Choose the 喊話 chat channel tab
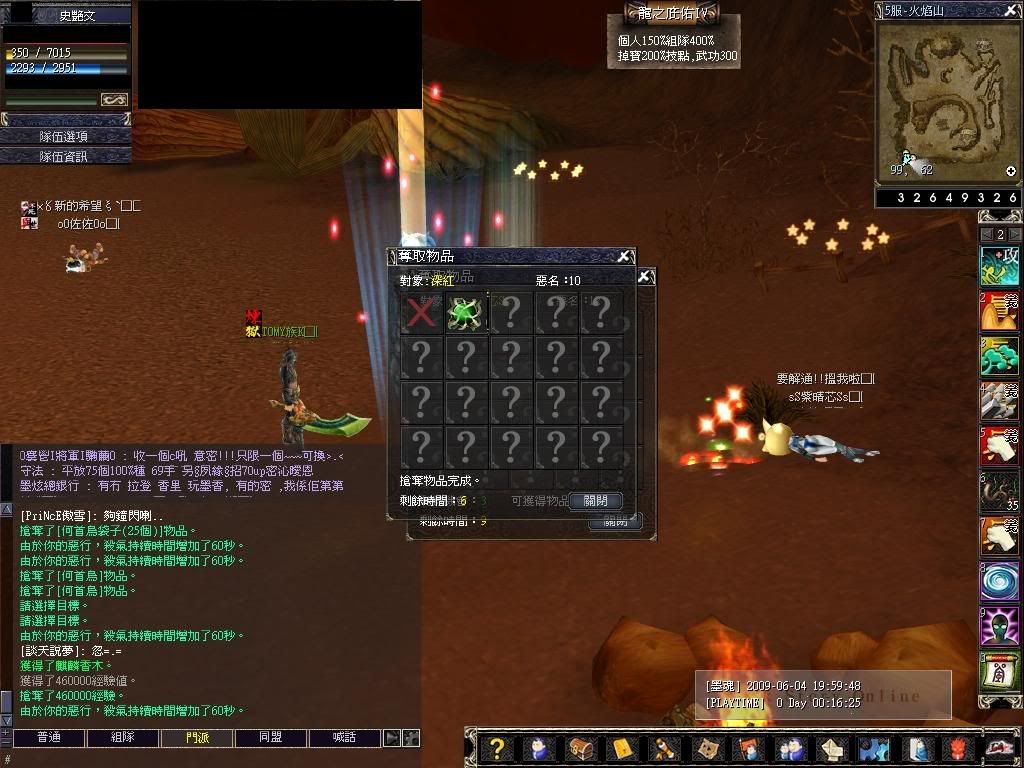Screen dimensions: 1024x768 point(345,738)
